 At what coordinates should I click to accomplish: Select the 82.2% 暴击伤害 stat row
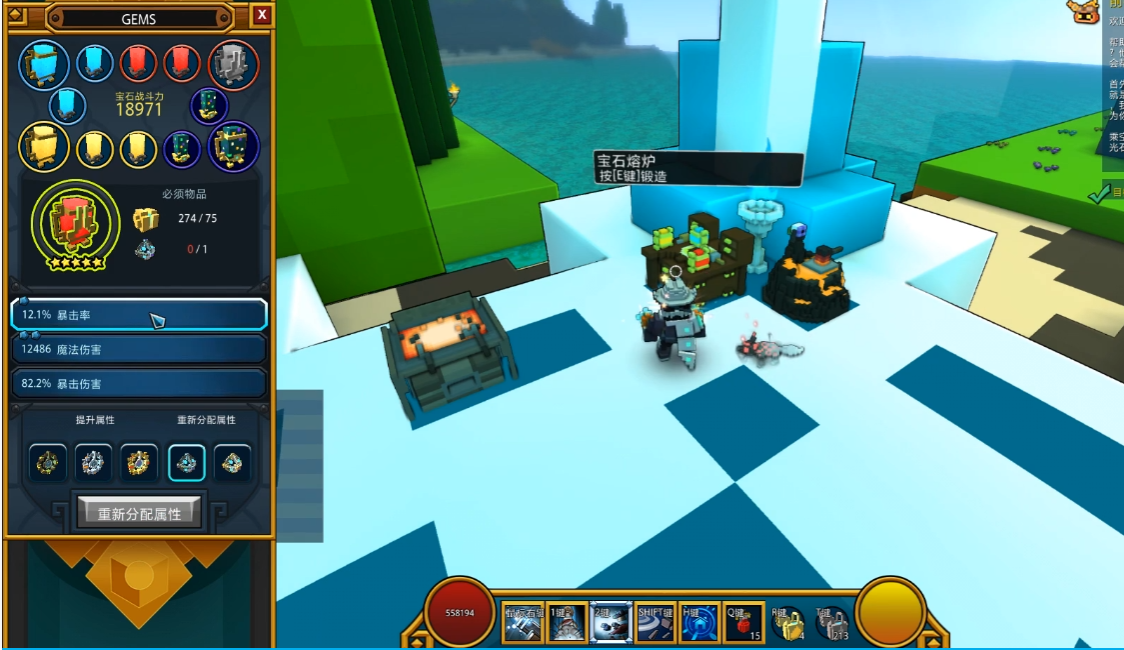[x=139, y=383]
